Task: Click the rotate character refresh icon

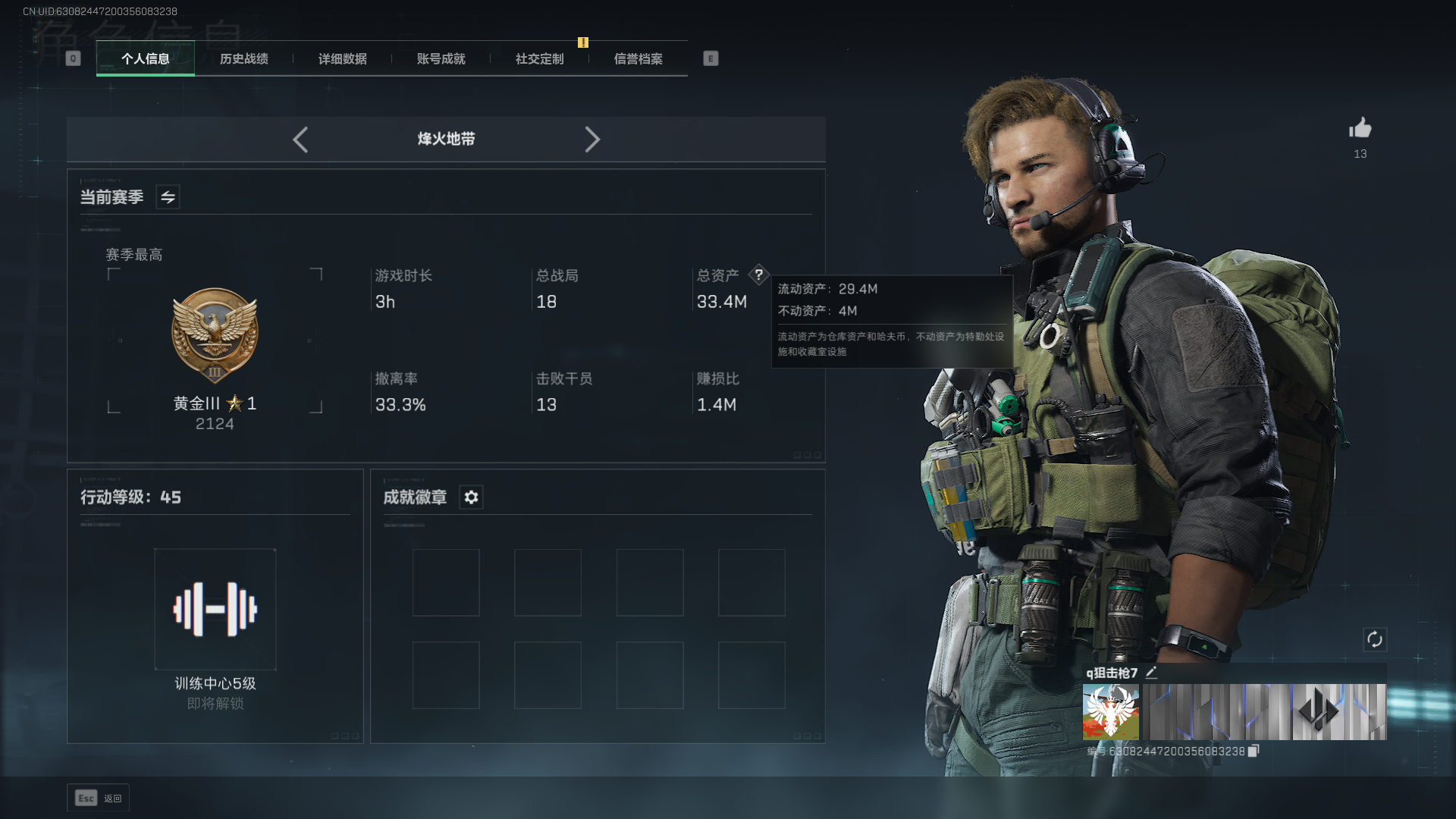Action: click(1375, 639)
